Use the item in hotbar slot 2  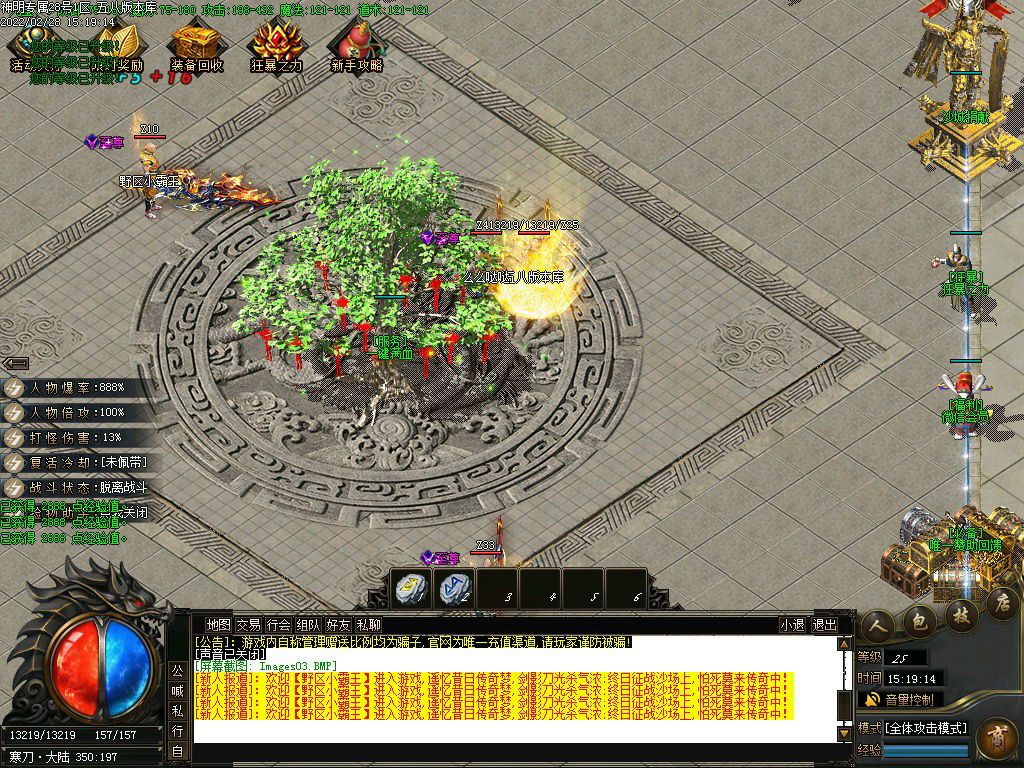pos(454,589)
